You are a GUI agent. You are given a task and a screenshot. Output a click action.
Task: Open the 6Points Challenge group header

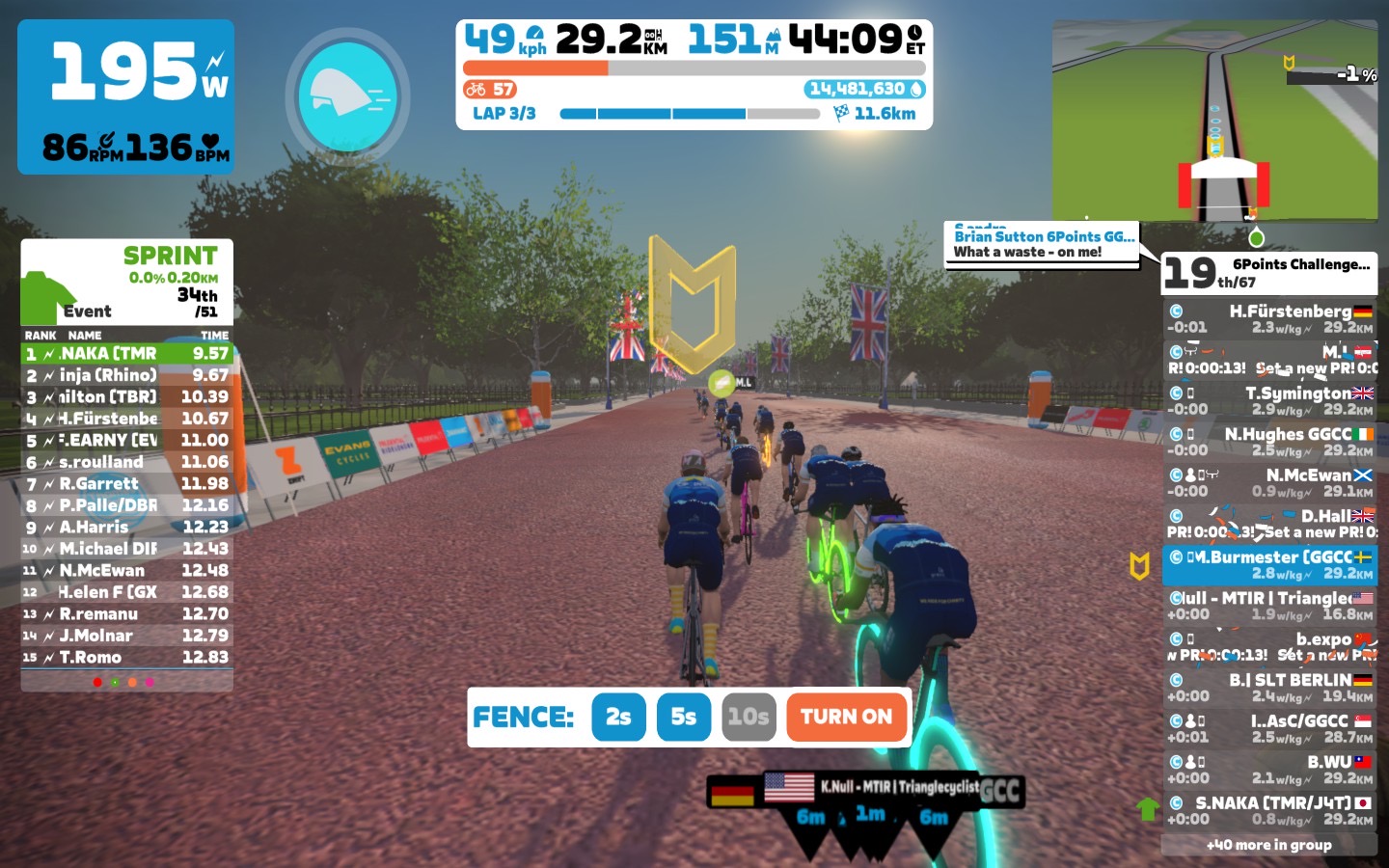click(x=1268, y=273)
